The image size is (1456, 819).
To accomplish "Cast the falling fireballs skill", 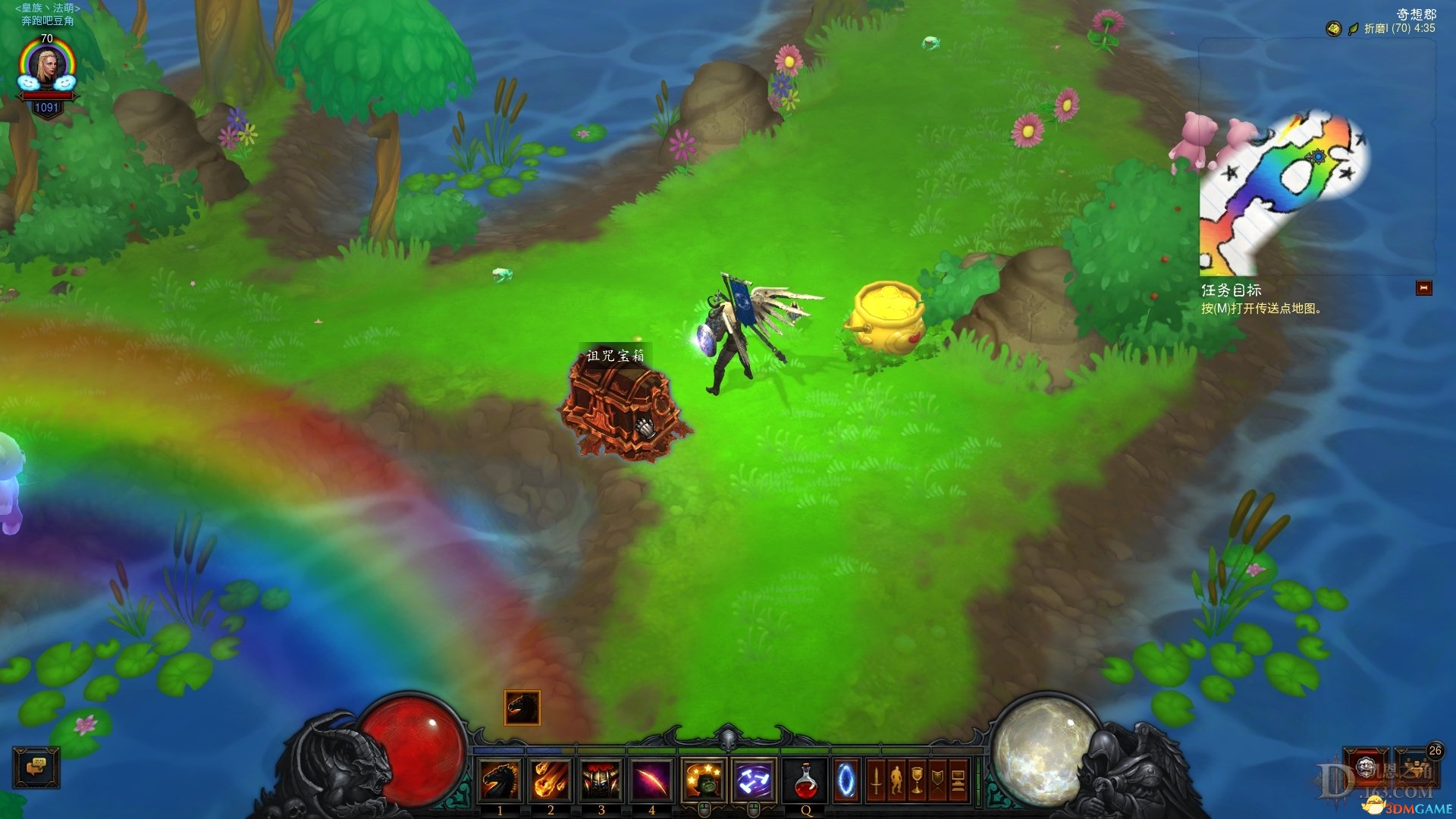I will [x=551, y=780].
